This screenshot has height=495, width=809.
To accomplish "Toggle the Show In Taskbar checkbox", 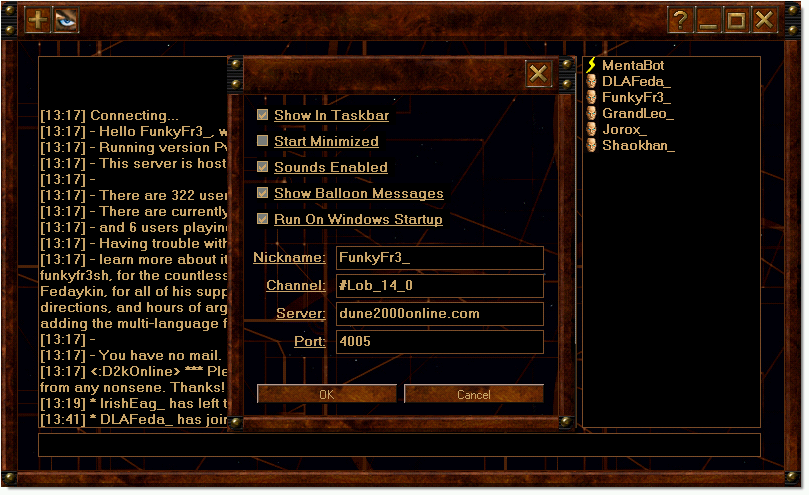I will (x=263, y=116).
